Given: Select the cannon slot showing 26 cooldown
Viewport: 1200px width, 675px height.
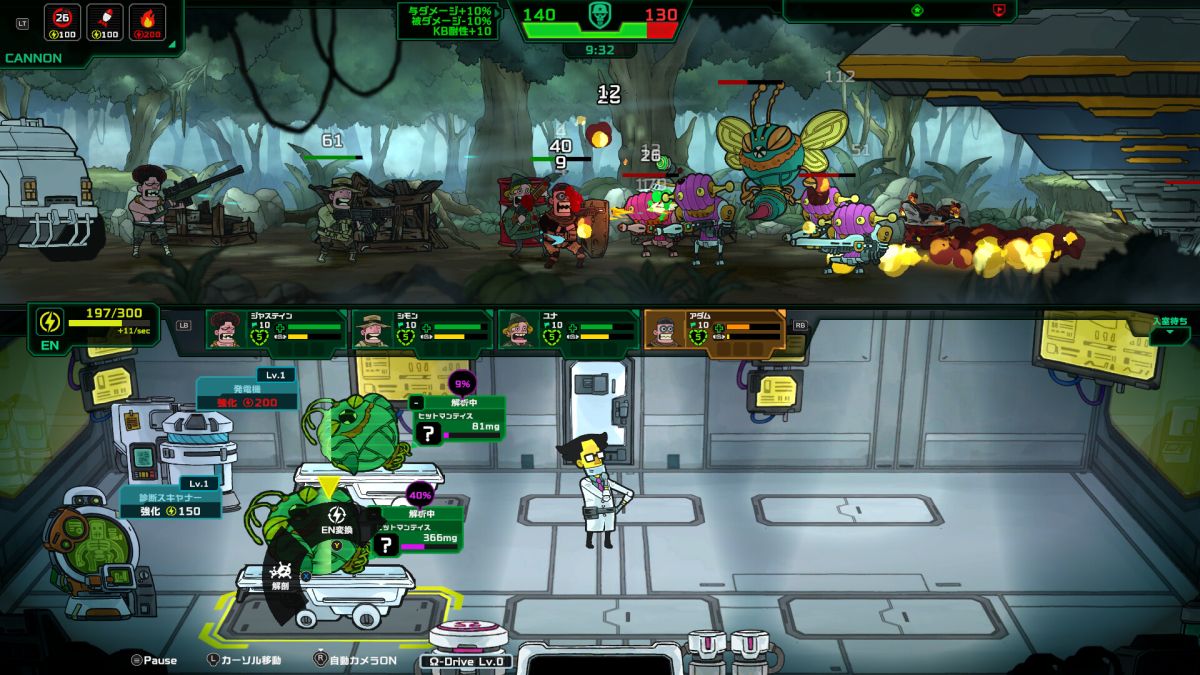Looking at the screenshot, I should coord(65,23).
